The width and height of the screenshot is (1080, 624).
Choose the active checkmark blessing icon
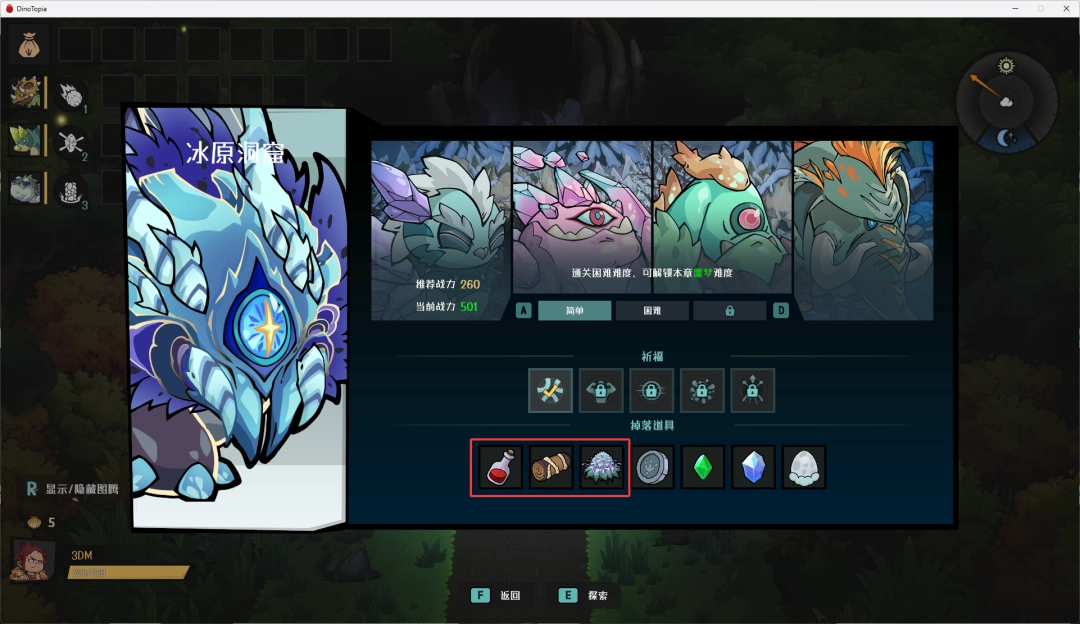coord(551,391)
